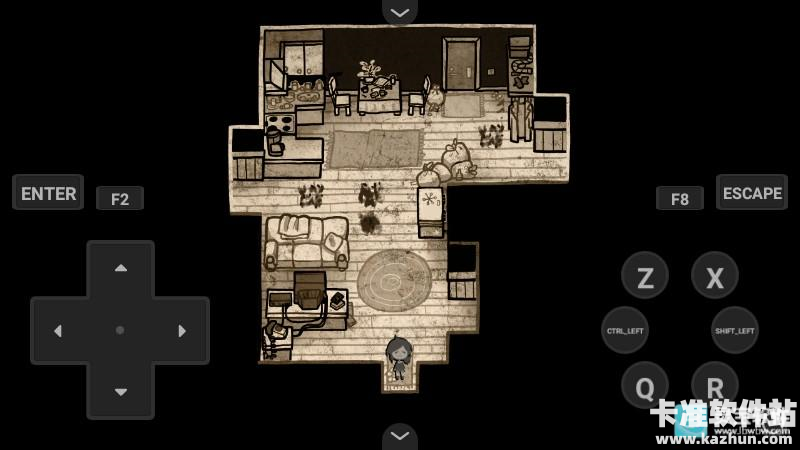Tap the D-pad right arrow

coord(182,330)
